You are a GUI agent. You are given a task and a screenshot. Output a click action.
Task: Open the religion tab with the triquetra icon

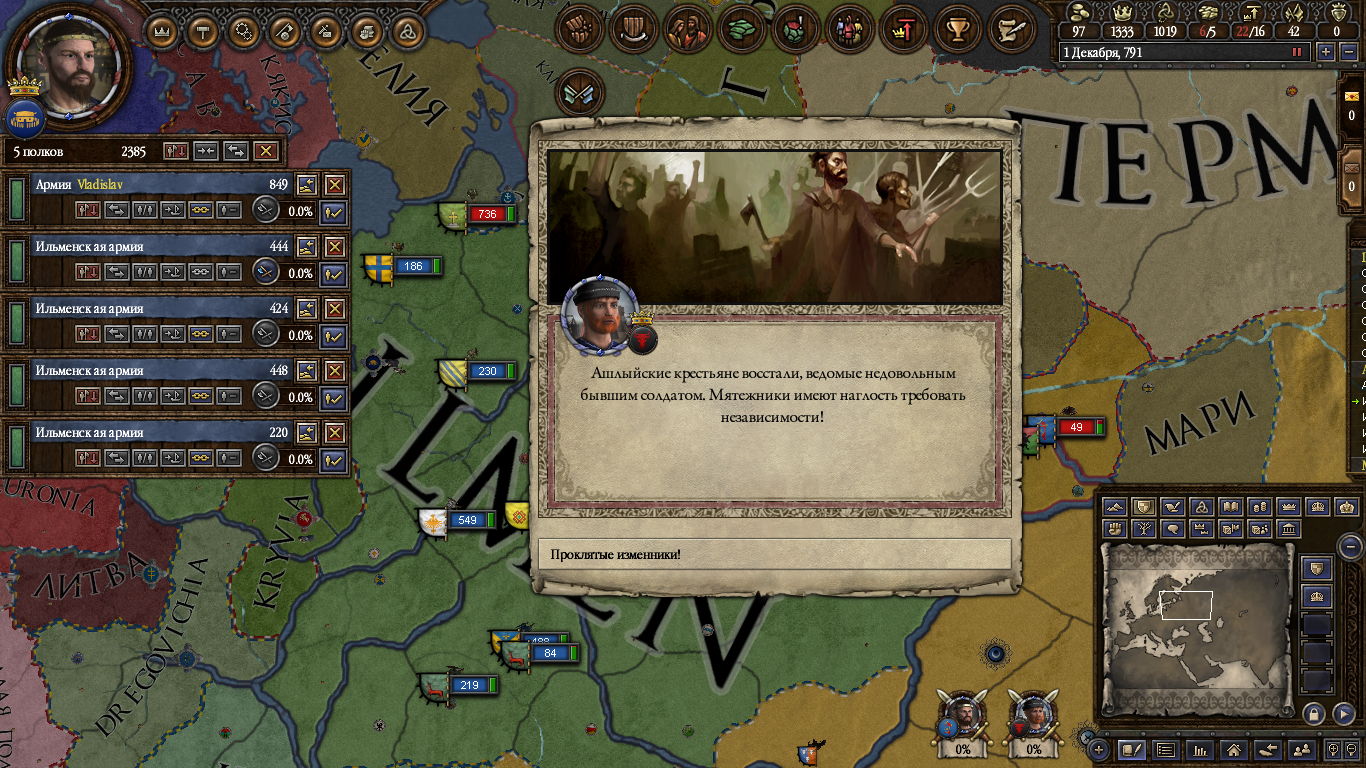pyautogui.click(x=407, y=32)
